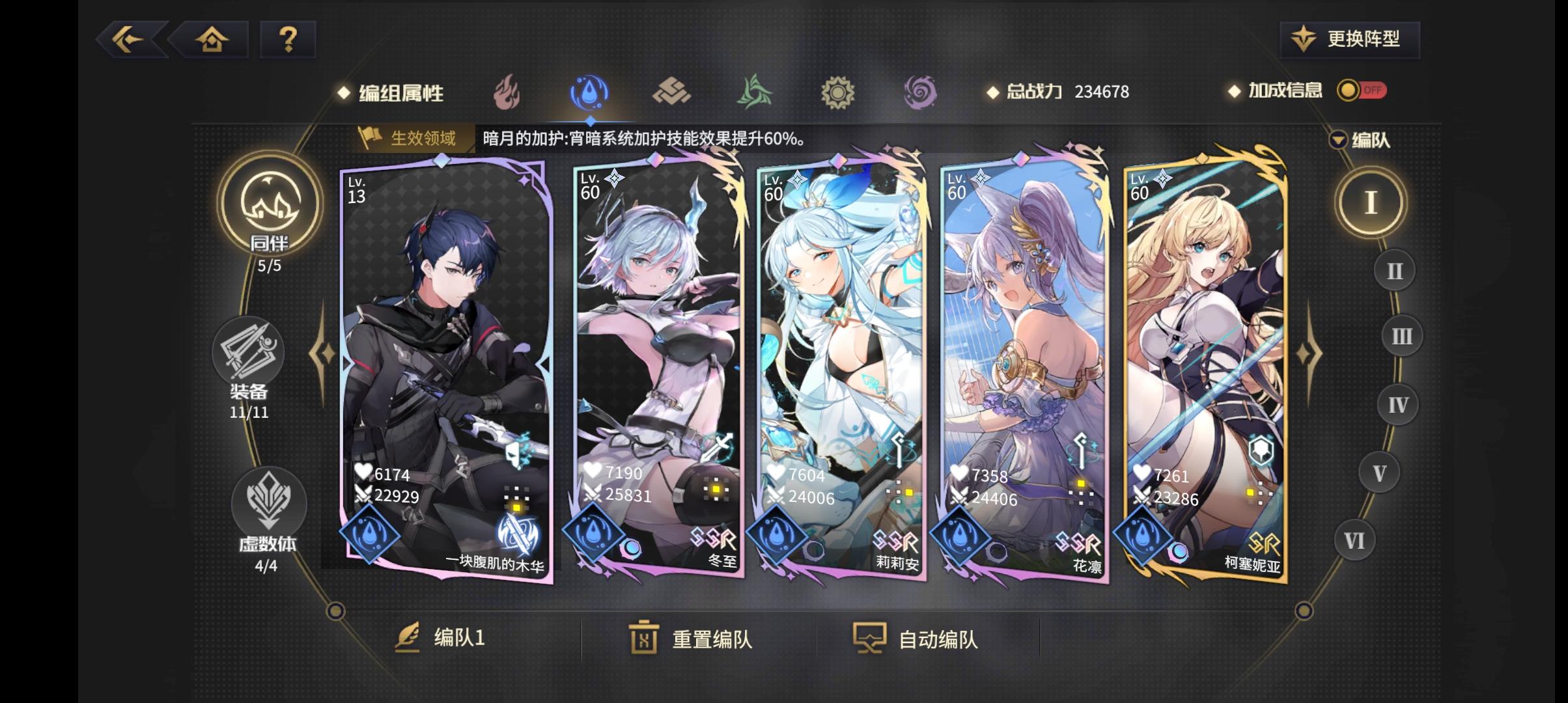The width and height of the screenshot is (1568, 703).
Task: Toggle the 加成信息 switch to ON
Action: point(1365,91)
